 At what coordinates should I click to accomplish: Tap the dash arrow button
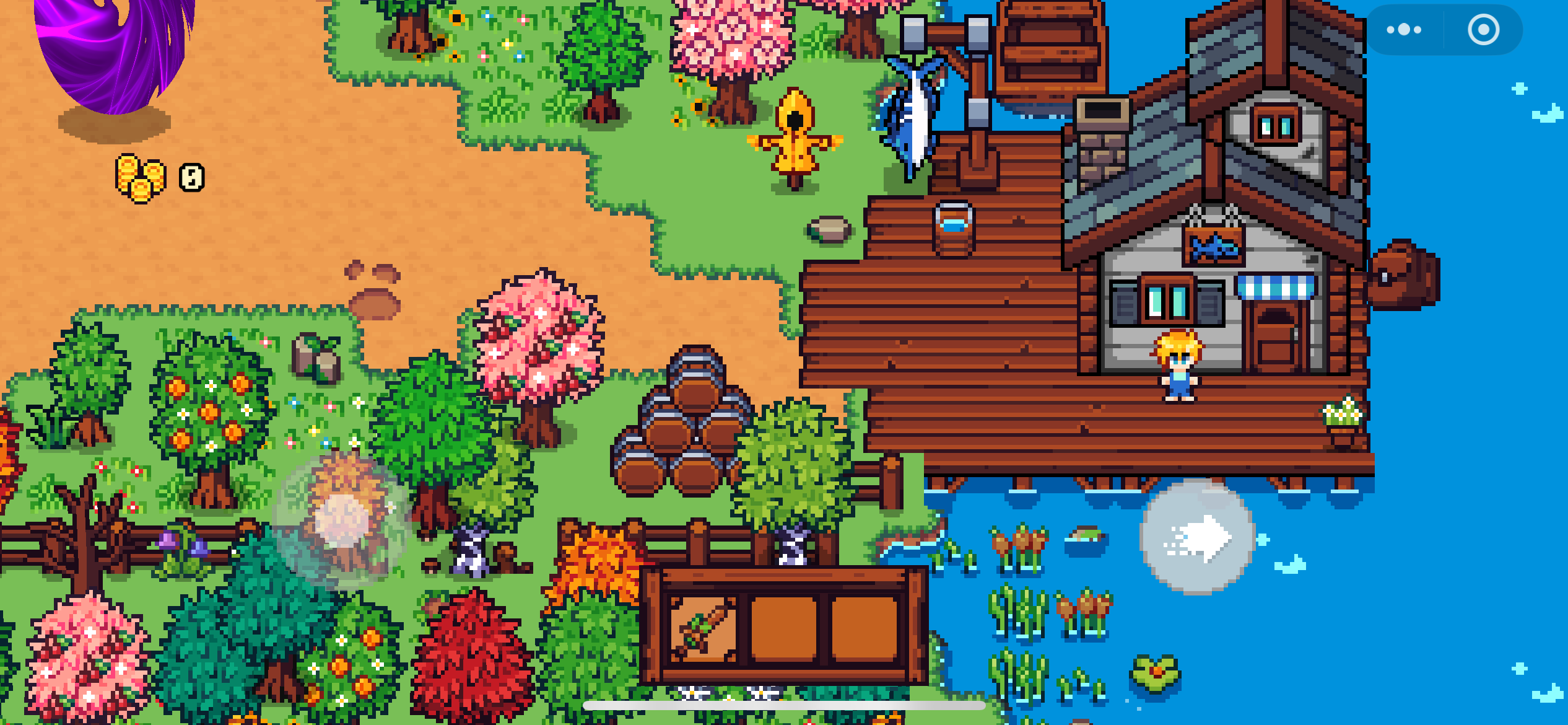[1197, 537]
